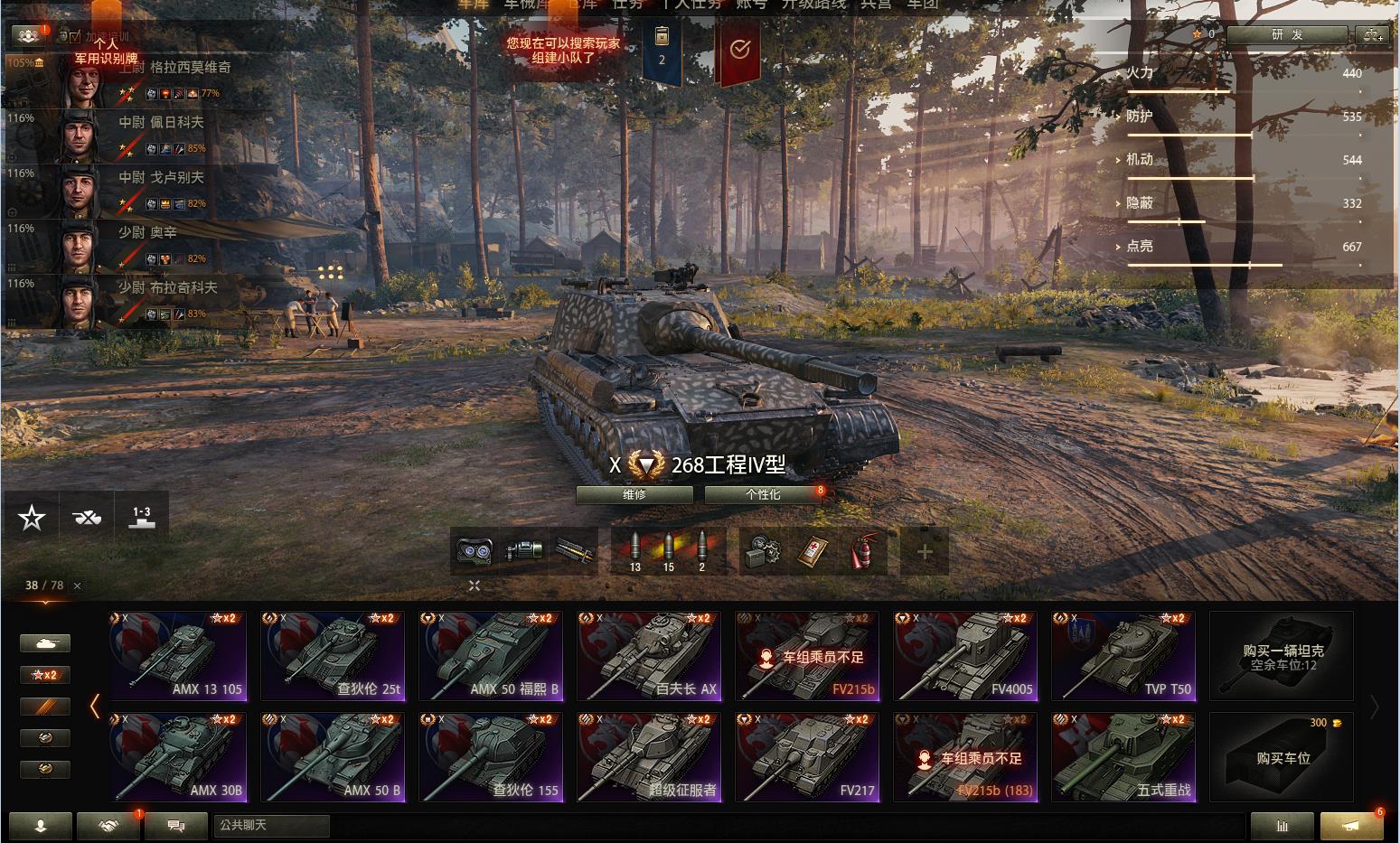
Task: Open the ammunition loadout slot
Action: [x=669, y=551]
